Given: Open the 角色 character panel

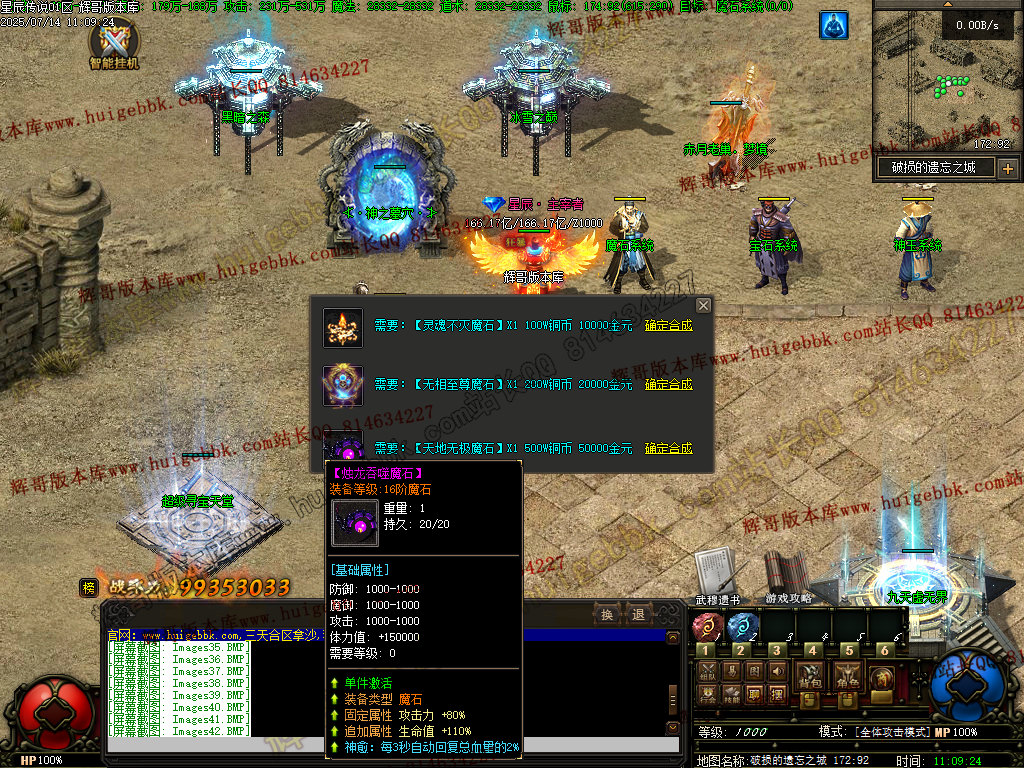Looking at the screenshot, I should tap(849, 677).
